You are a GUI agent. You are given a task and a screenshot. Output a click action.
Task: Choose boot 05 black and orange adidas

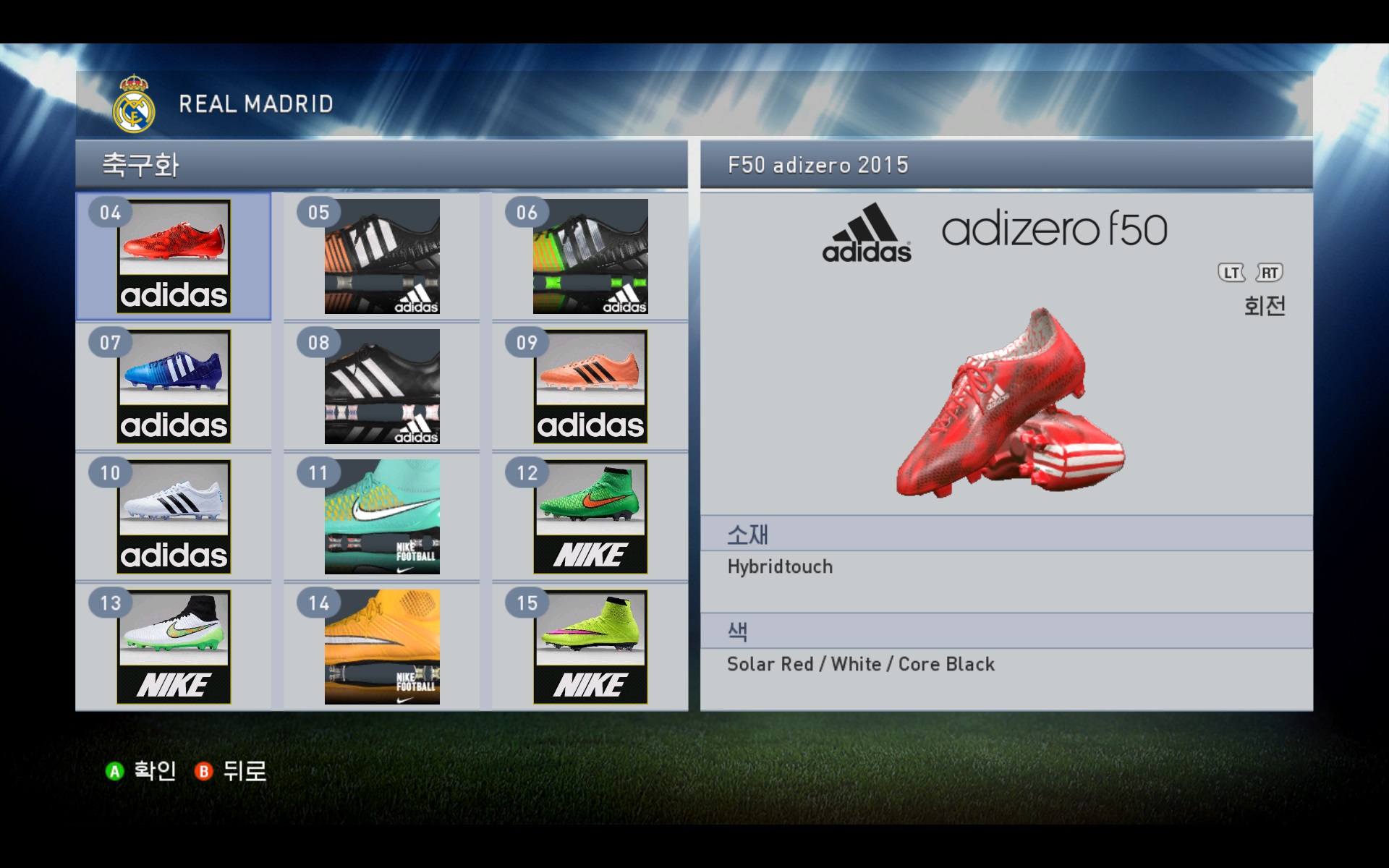382,256
